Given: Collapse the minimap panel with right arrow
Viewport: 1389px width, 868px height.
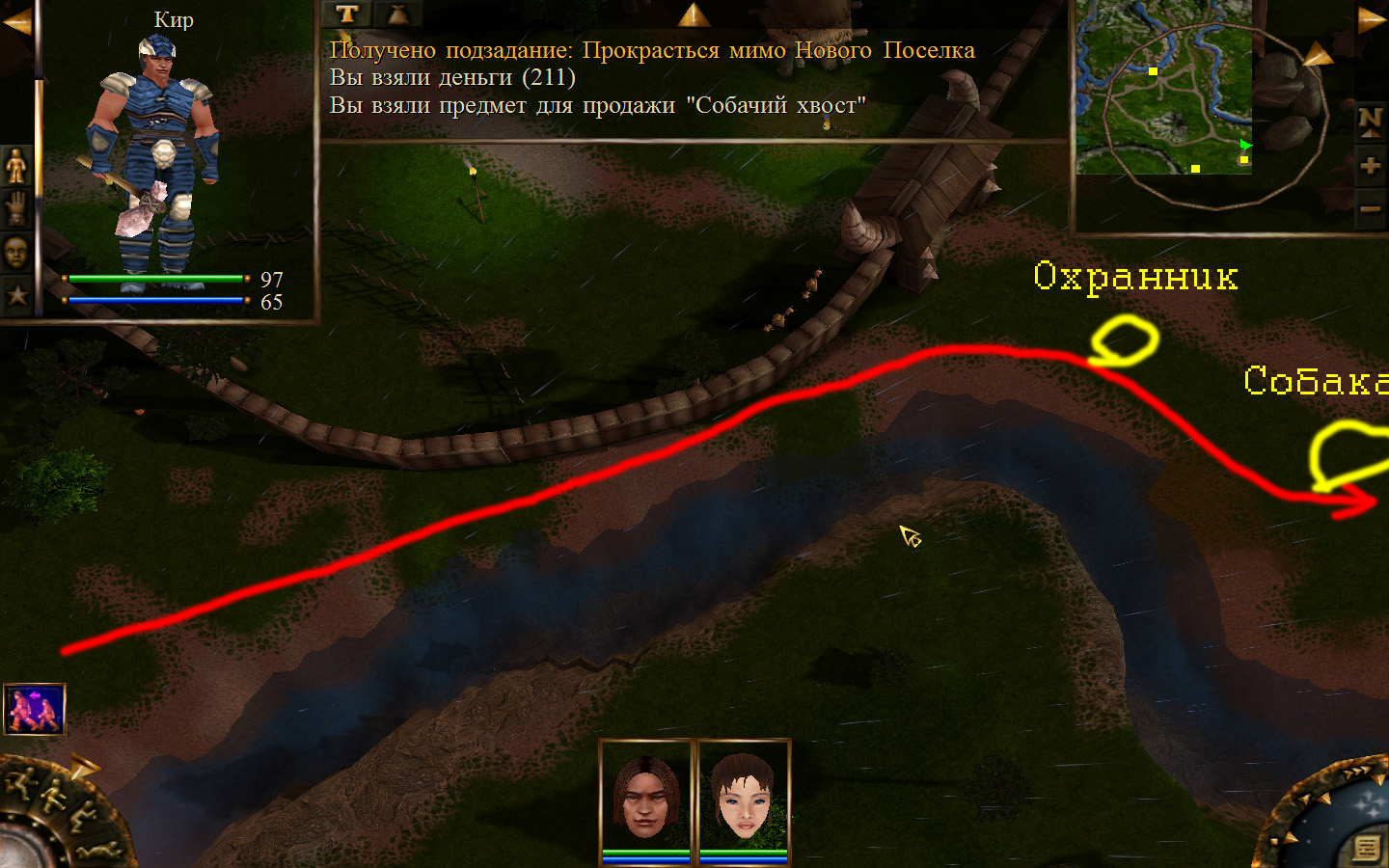Looking at the screenshot, I should [1371, 19].
